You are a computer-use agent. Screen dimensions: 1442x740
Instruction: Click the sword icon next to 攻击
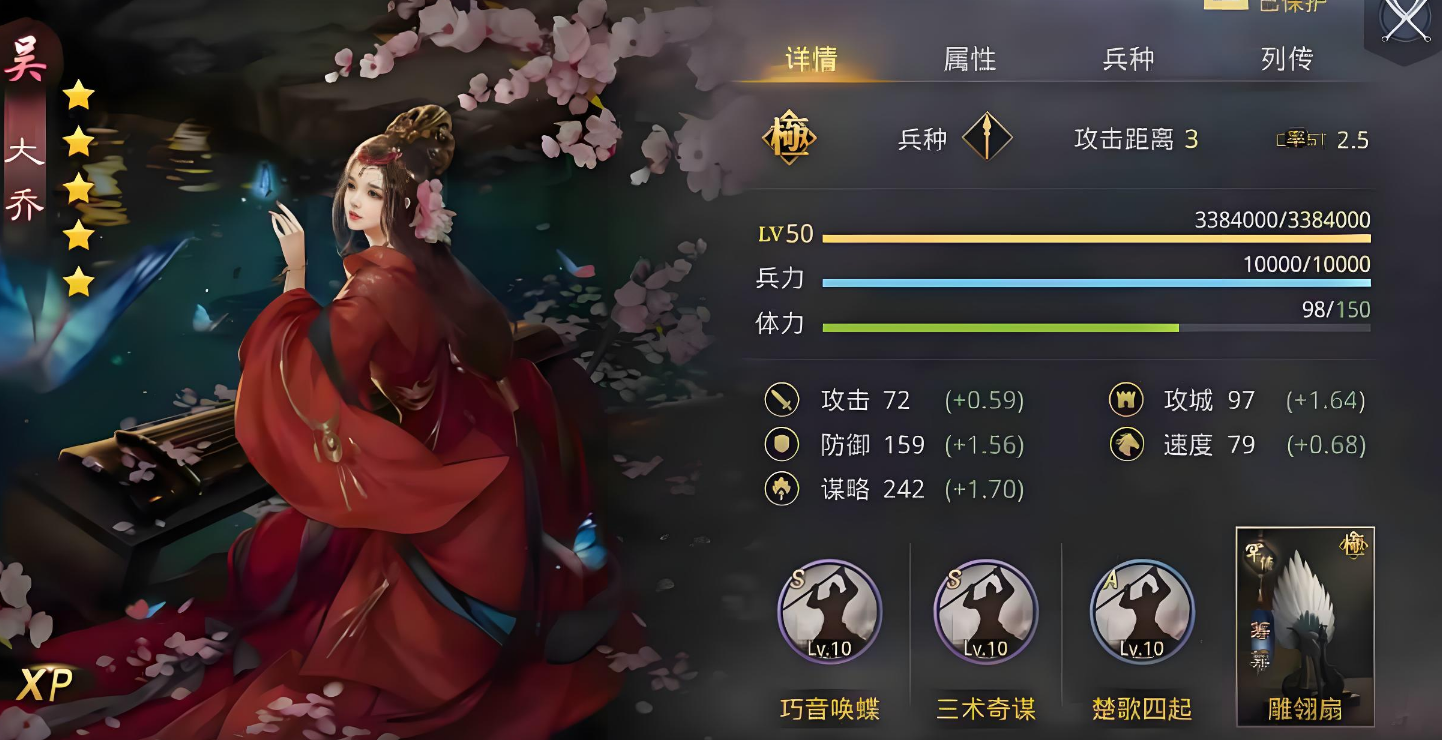782,400
